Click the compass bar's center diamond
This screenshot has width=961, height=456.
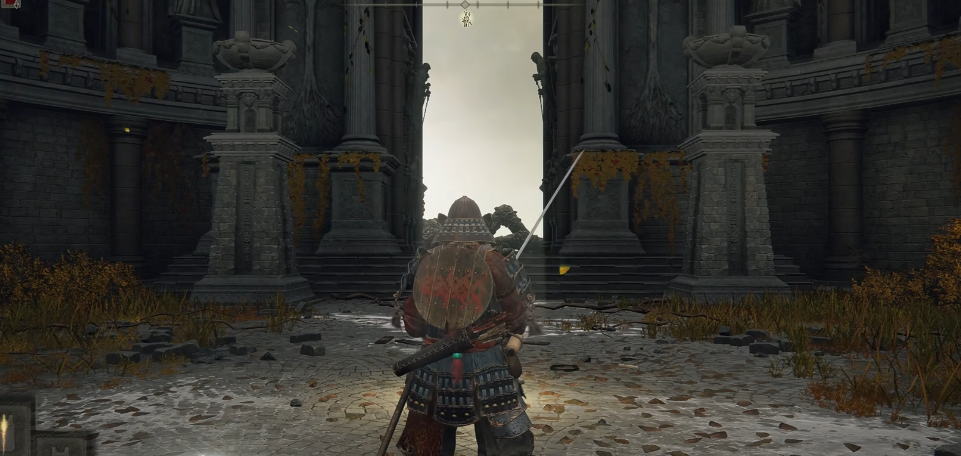pyautogui.click(x=465, y=5)
